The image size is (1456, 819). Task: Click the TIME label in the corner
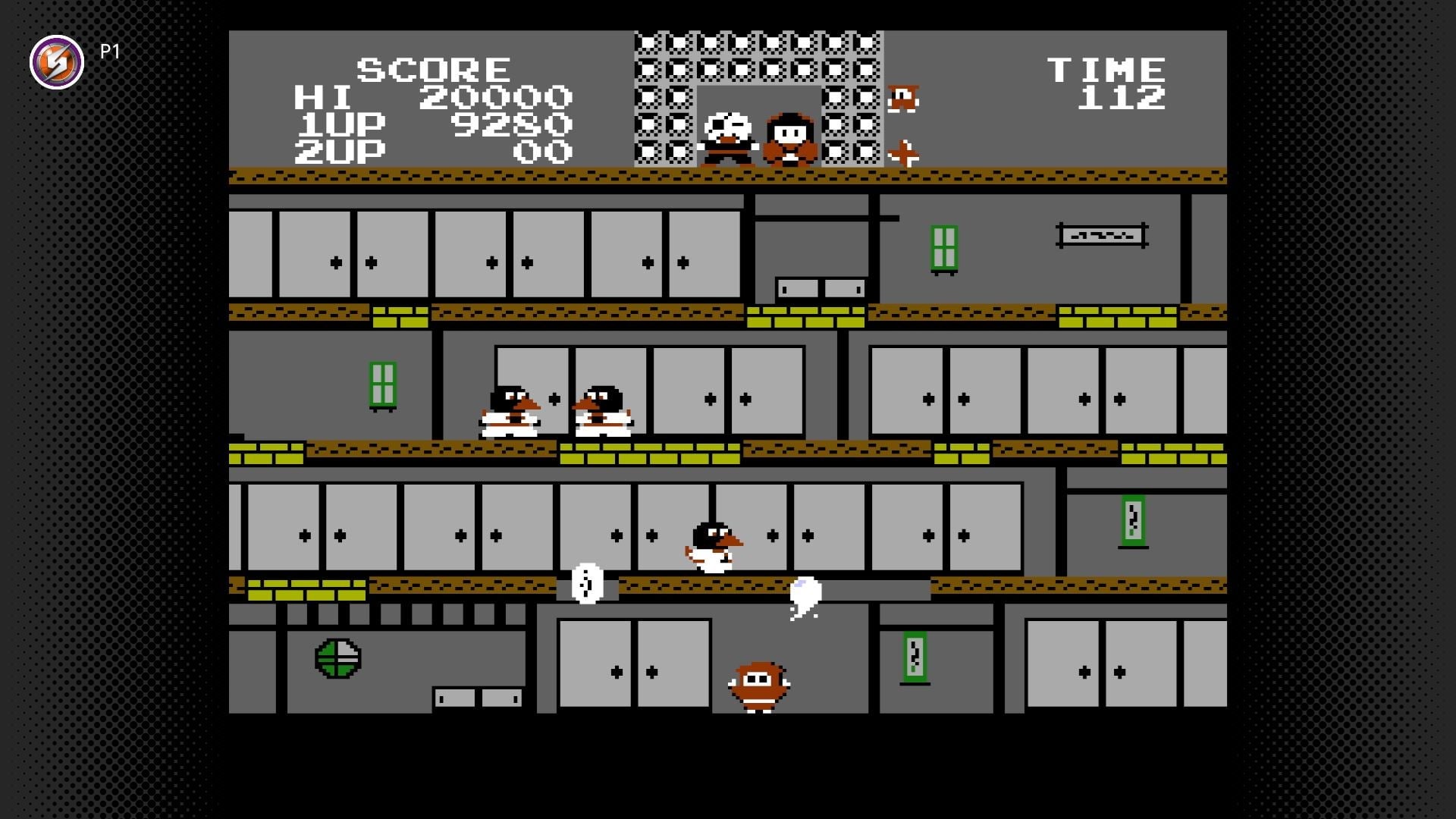click(1107, 68)
